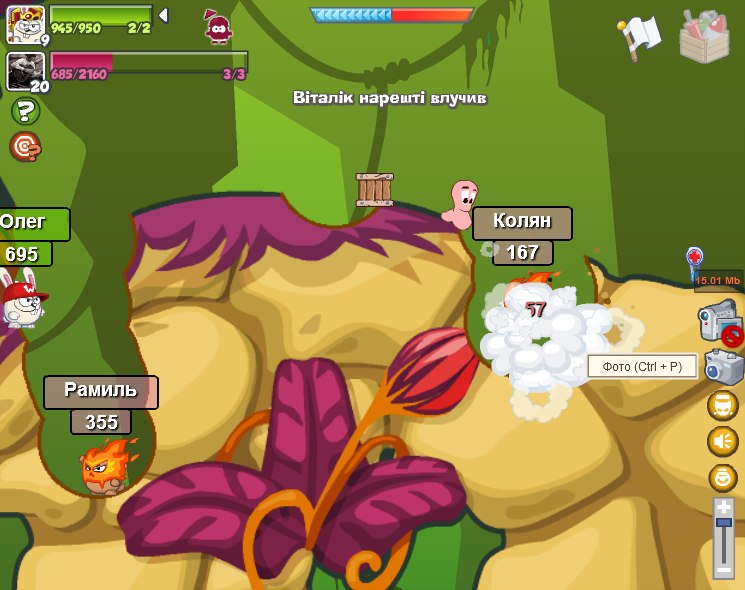
Task: Click the zoom-in plus button
Action: click(723, 507)
